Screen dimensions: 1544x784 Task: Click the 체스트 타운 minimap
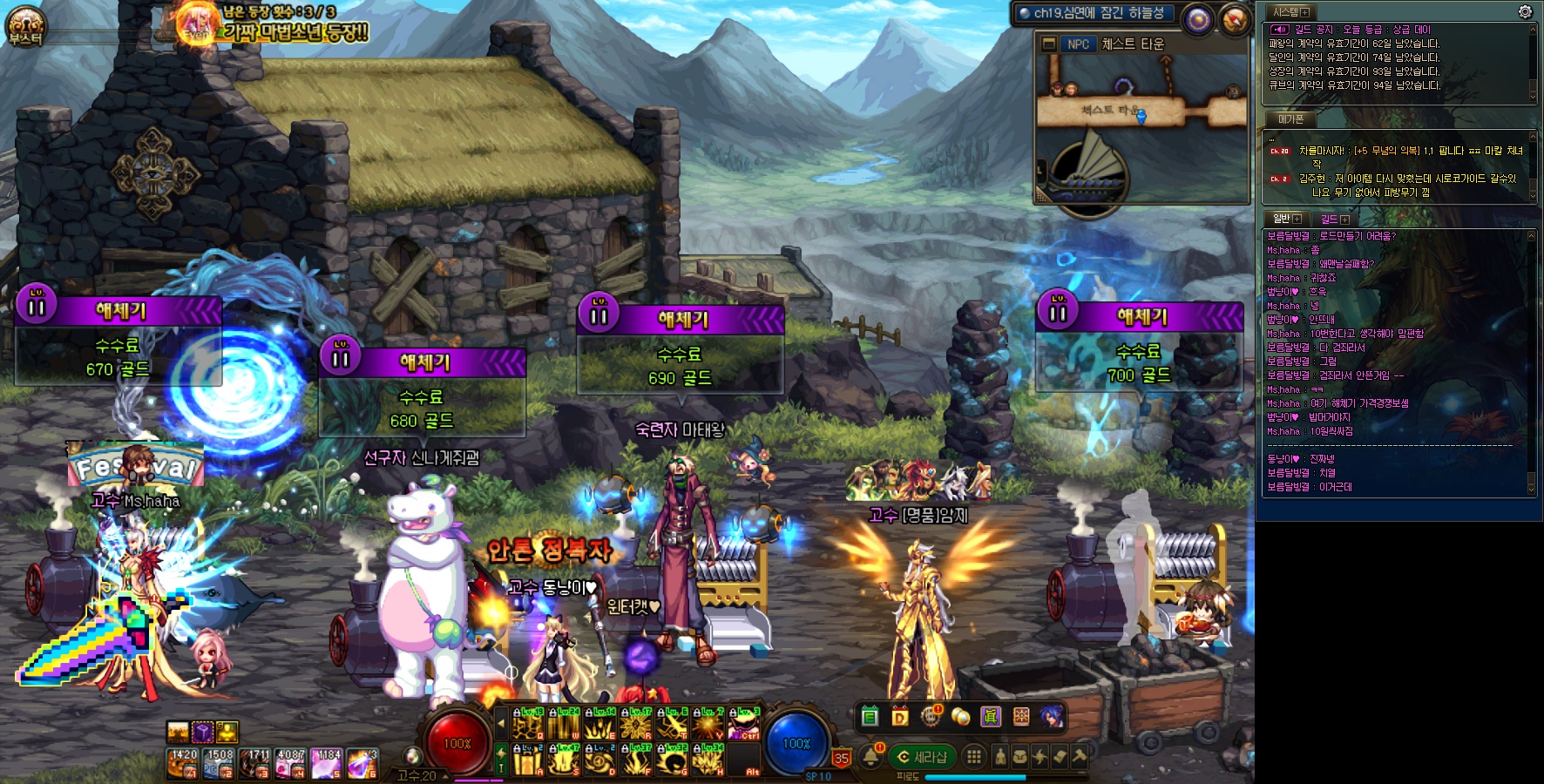pos(1141,131)
